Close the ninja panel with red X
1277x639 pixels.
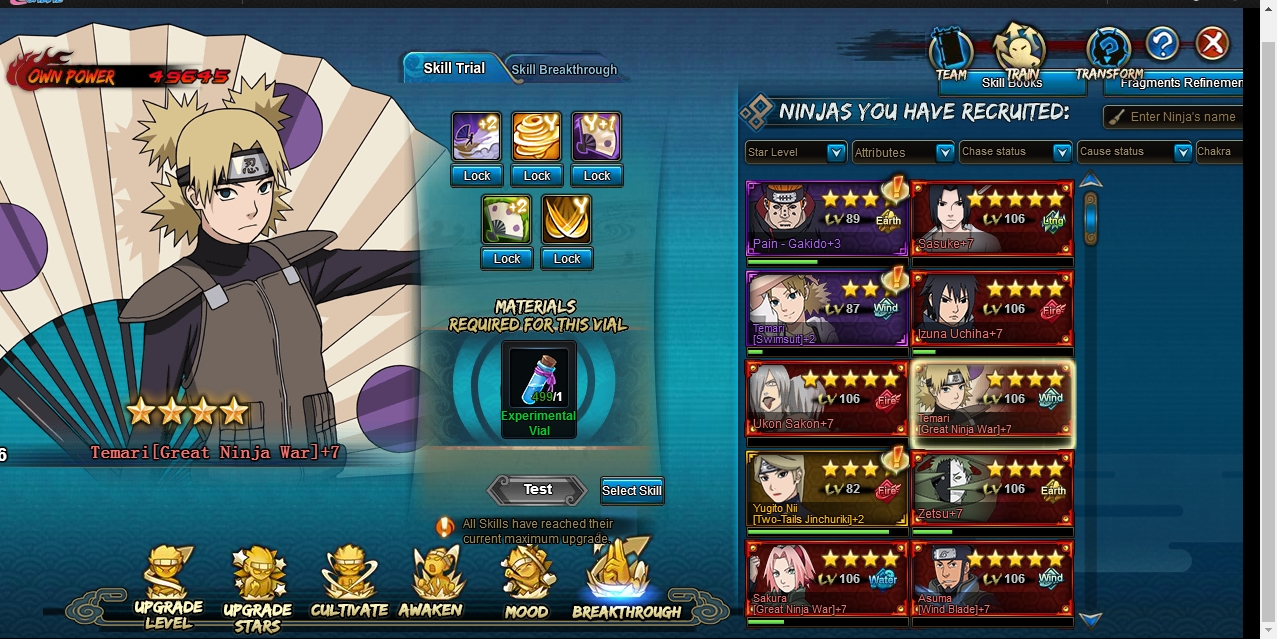pos(1212,44)
